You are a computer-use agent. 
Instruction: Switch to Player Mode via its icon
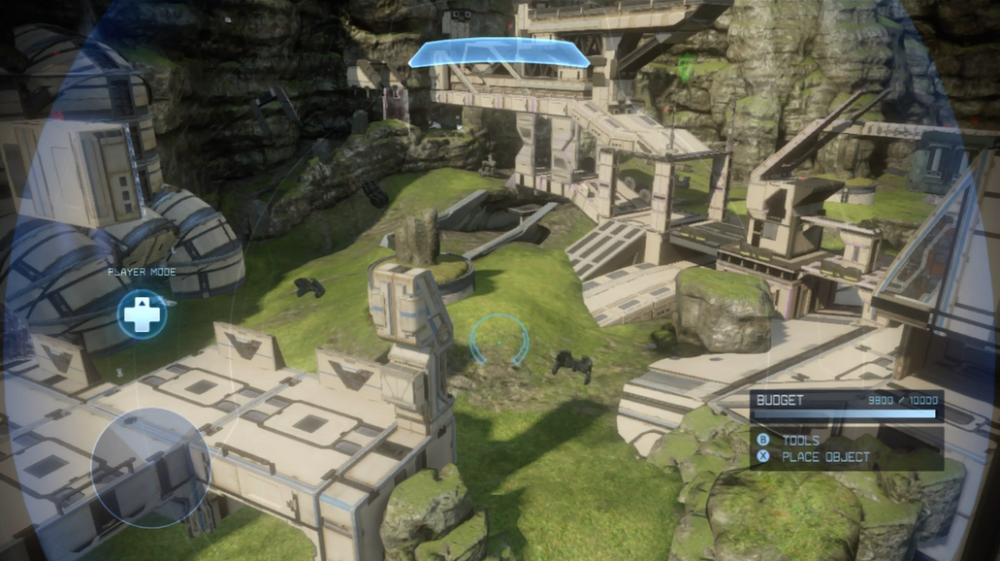coord(141,314)
